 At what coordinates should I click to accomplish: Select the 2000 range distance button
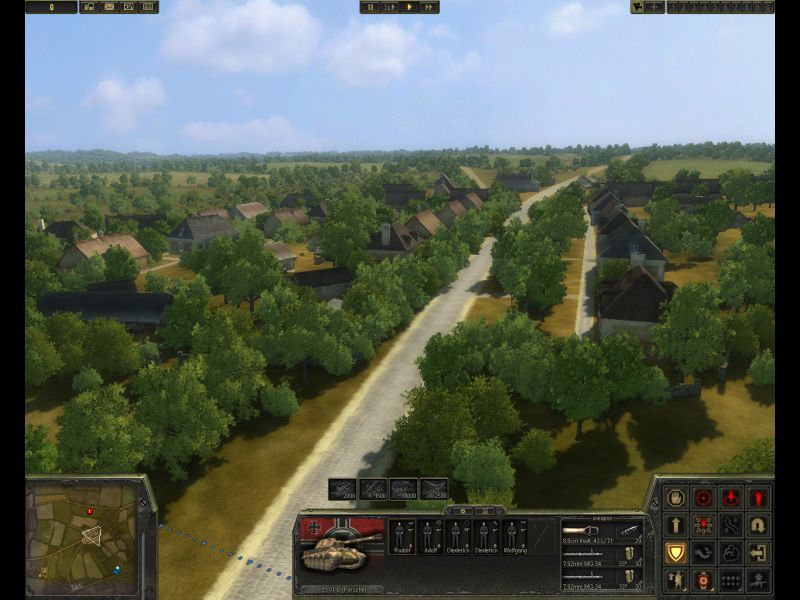point(343,489)
